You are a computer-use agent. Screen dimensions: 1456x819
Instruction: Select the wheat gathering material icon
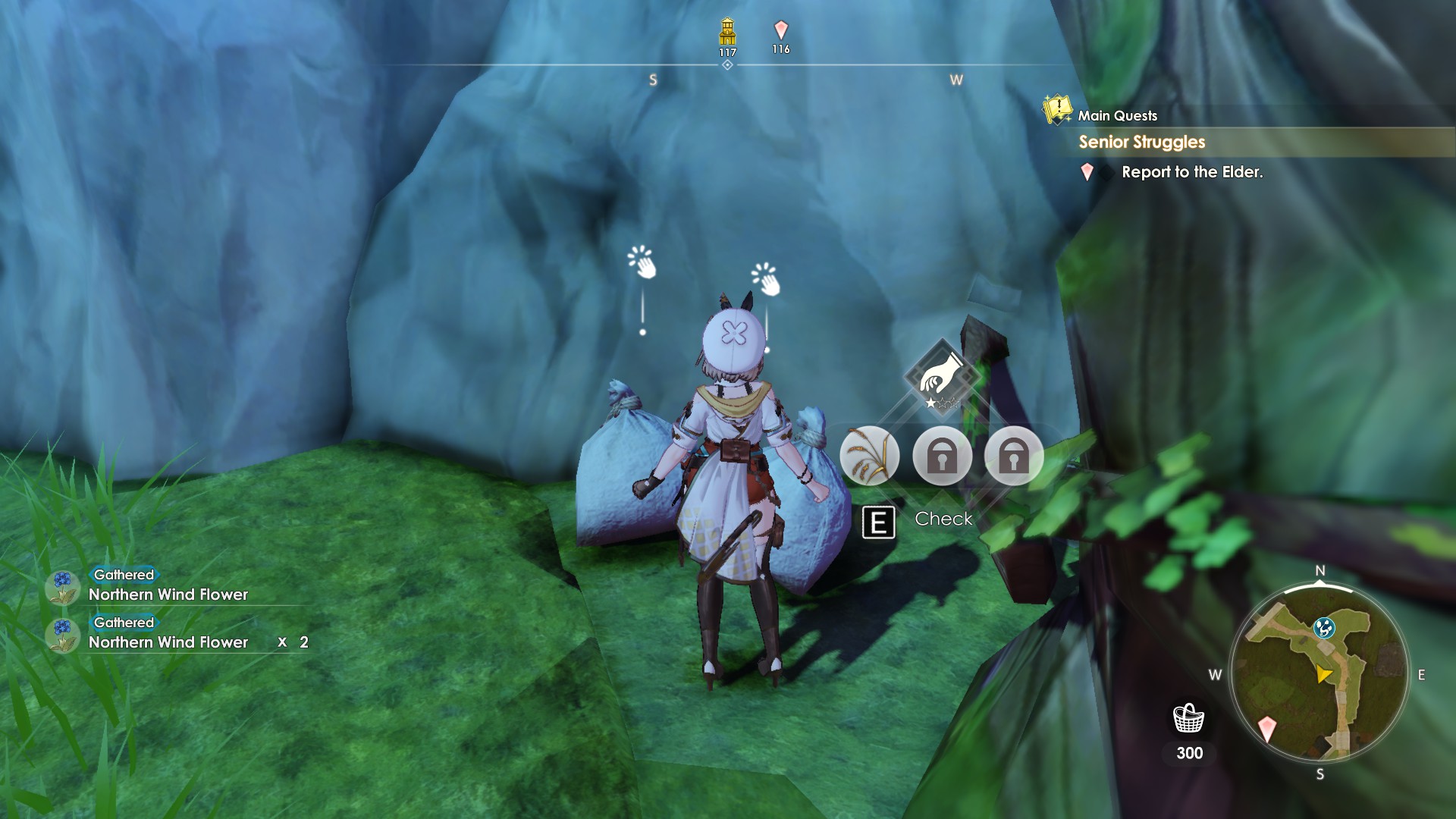pos(869,456)
